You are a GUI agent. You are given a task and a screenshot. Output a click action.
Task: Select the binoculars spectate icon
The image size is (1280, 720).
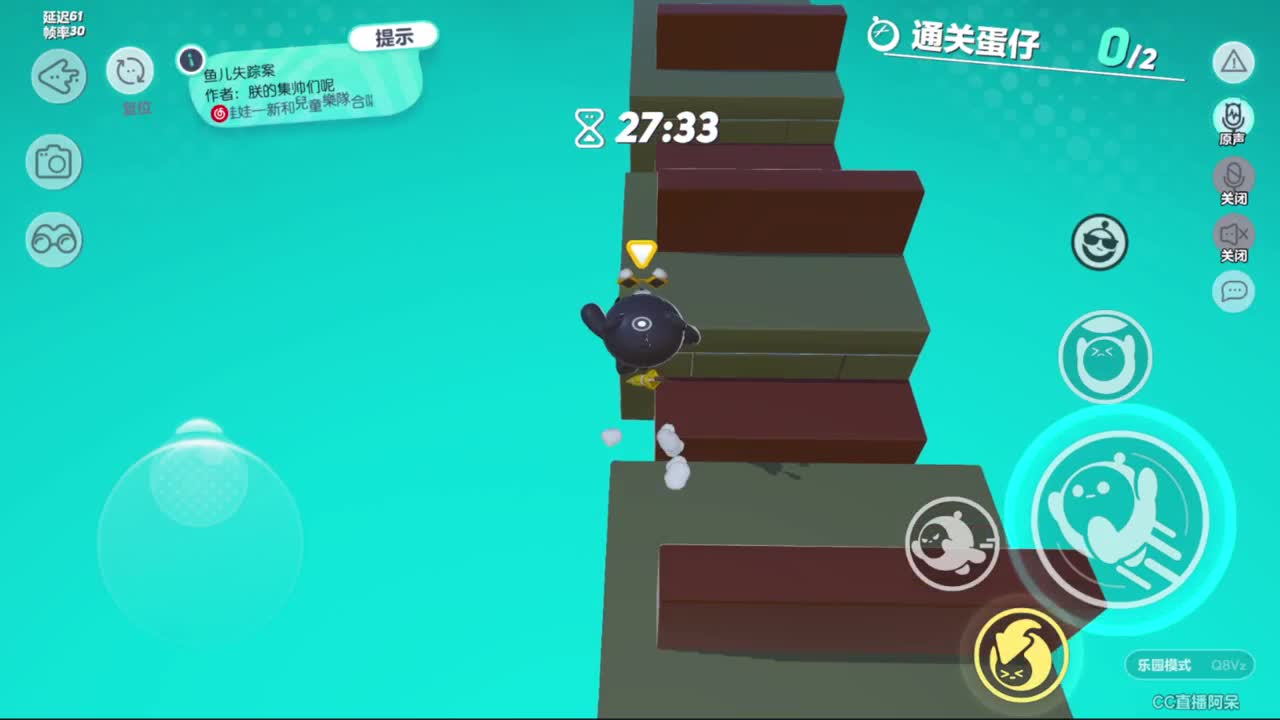pos(54,241)
